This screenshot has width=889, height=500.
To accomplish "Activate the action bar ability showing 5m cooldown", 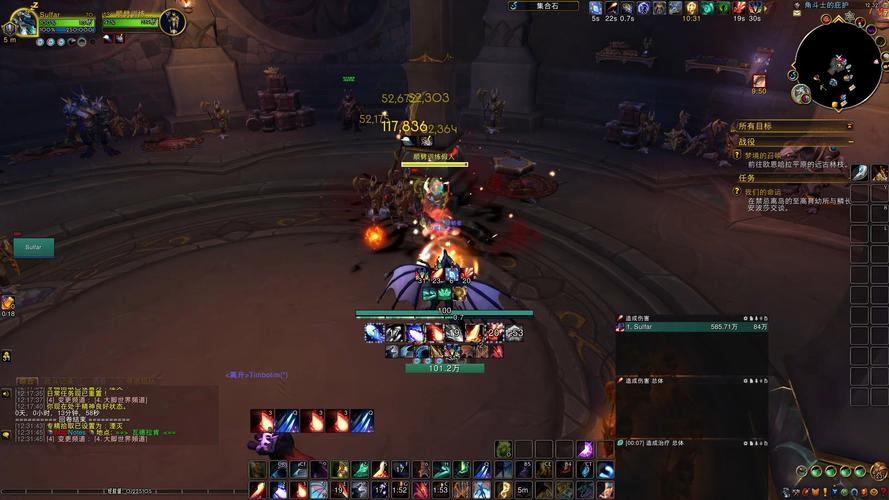I will [522, 489].
